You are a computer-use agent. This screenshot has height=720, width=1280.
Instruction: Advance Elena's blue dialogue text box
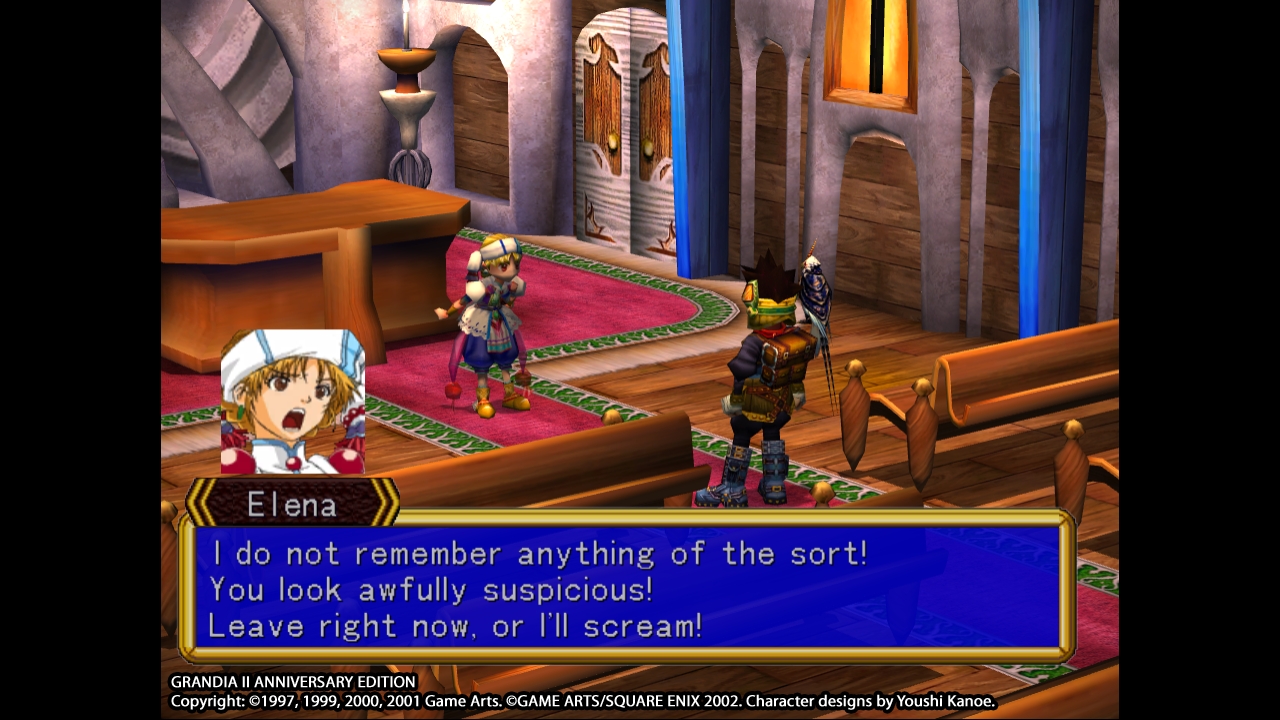click(627, 588)
